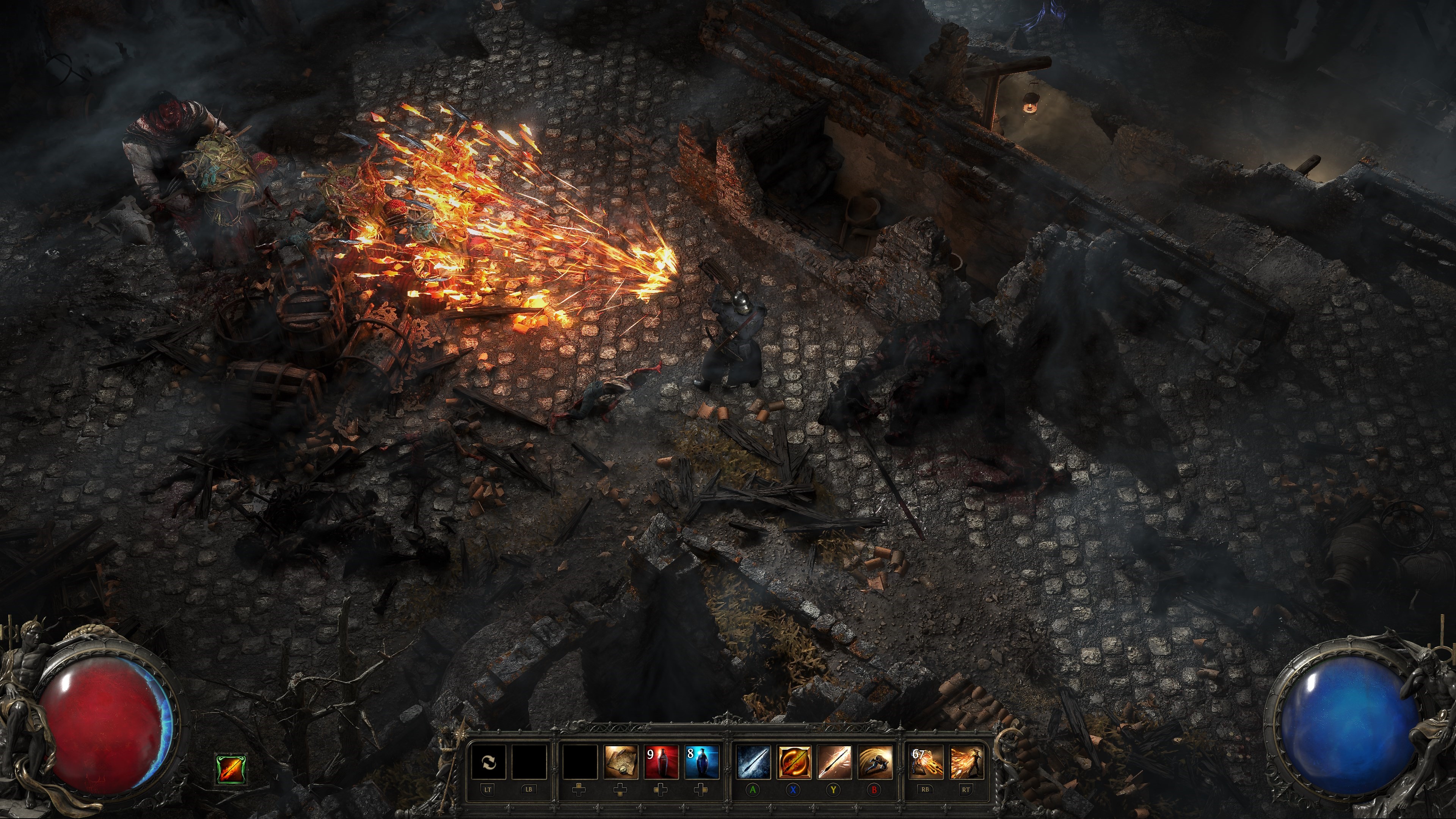Select the gold-framed fire arrow skill
The width and height of the screenshot is (1456, 819).
794,763
